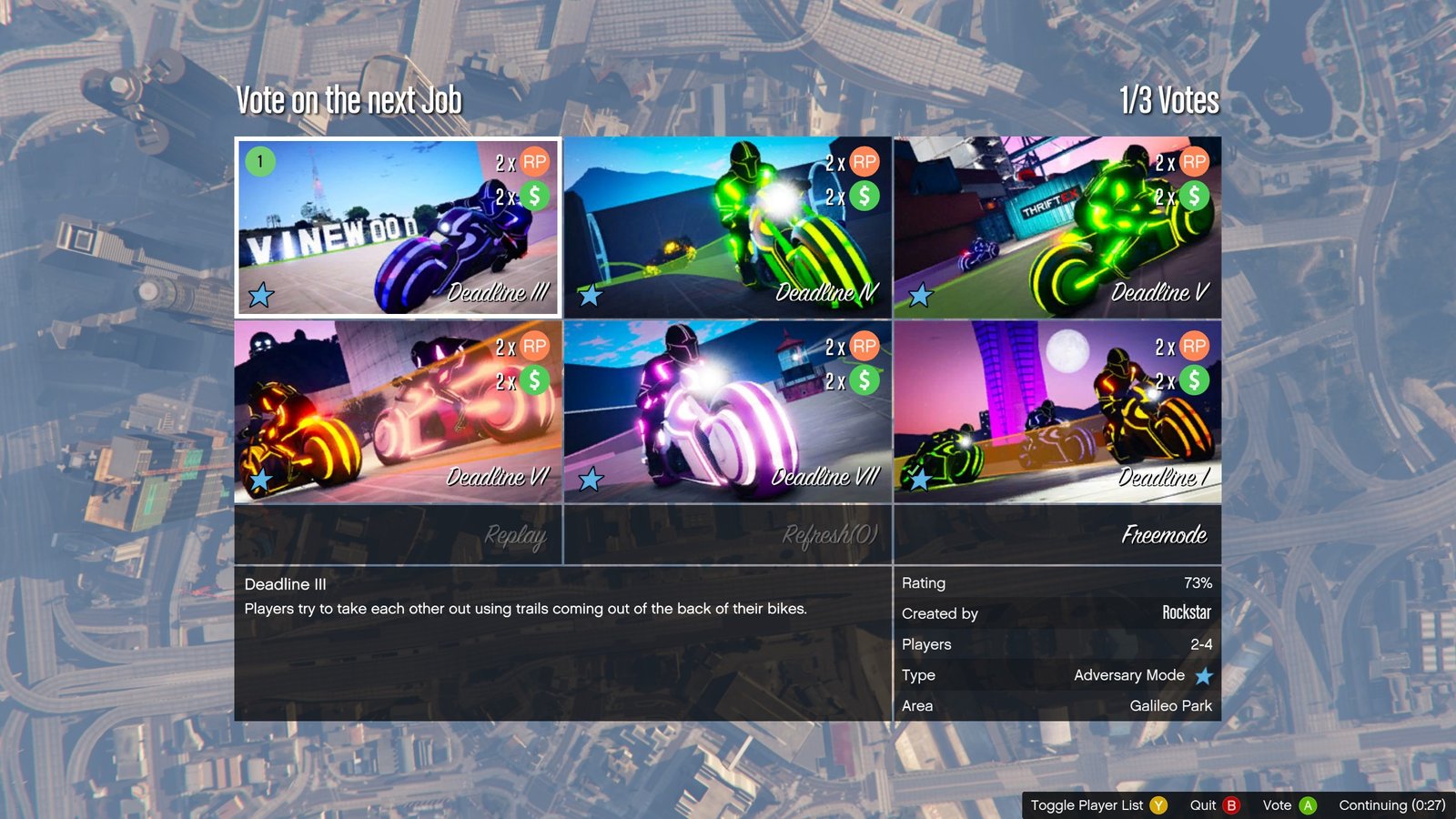This screenshot has width=1456, height=819.
Task: Select the Deadline IV job tile
Action: click(x=728, y=227)
